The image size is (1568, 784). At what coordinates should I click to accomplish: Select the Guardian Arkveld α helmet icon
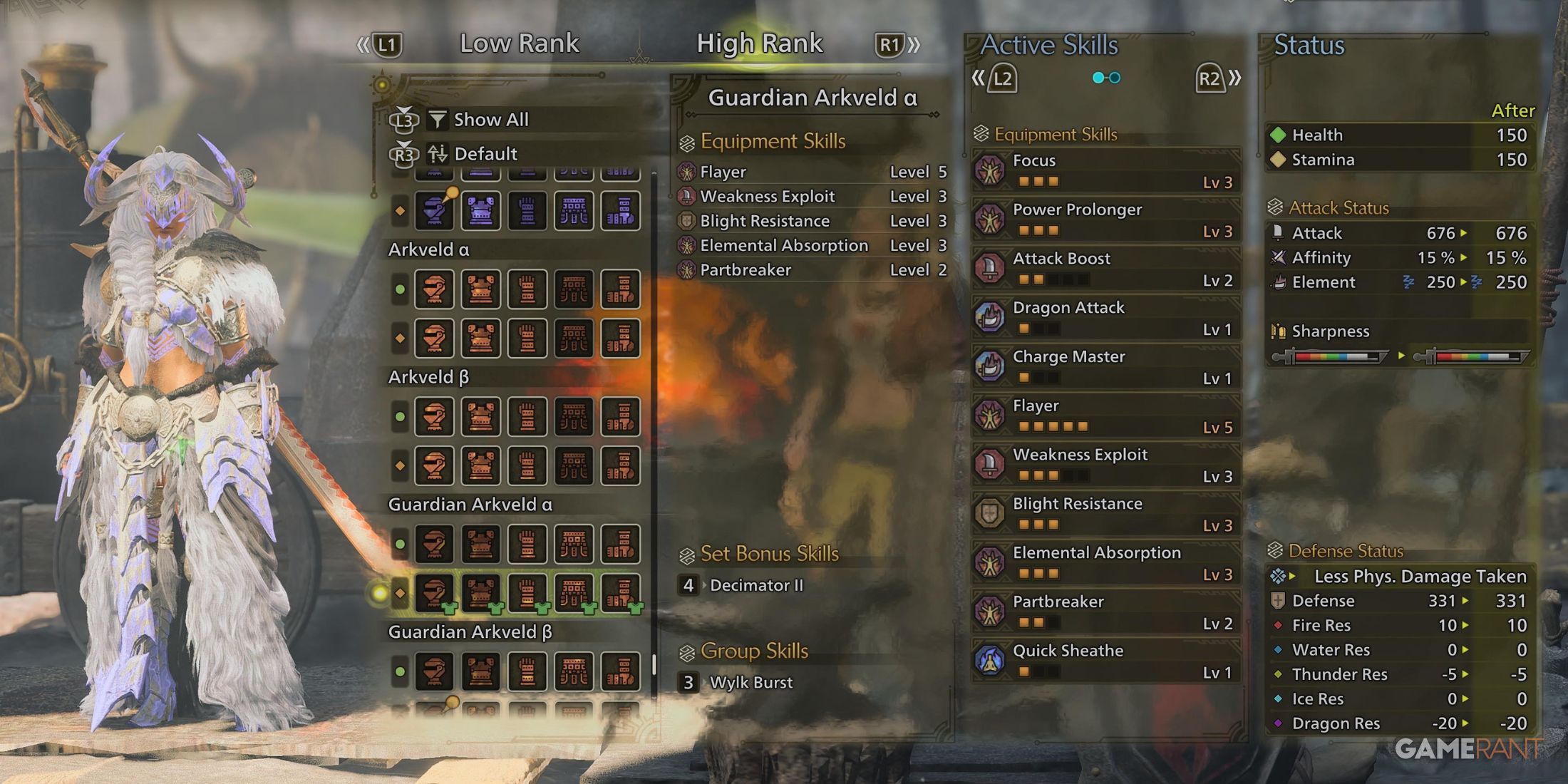point(435,545)
